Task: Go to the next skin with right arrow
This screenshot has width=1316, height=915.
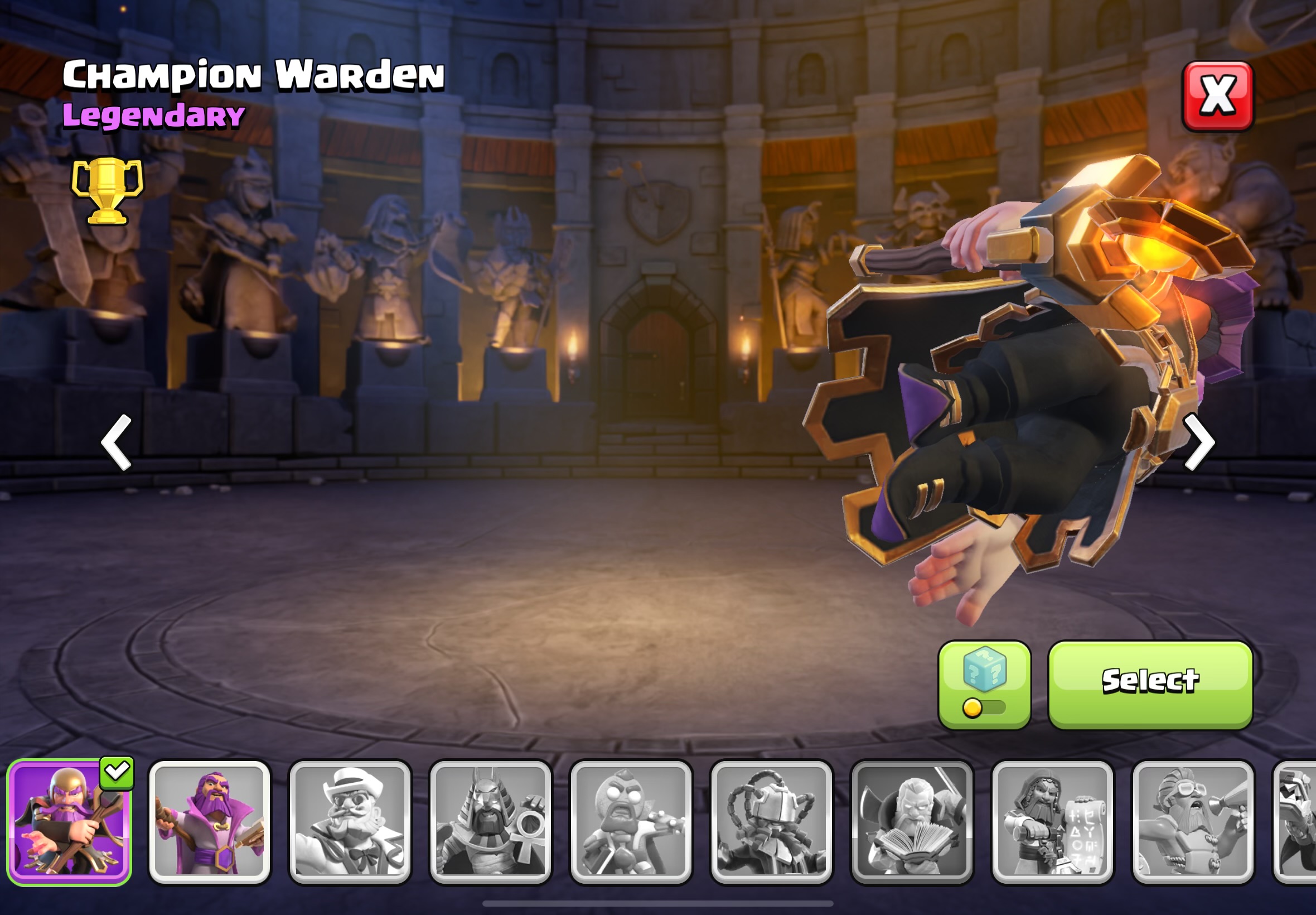Action: pyautogui.click(x=1198, y=442)
